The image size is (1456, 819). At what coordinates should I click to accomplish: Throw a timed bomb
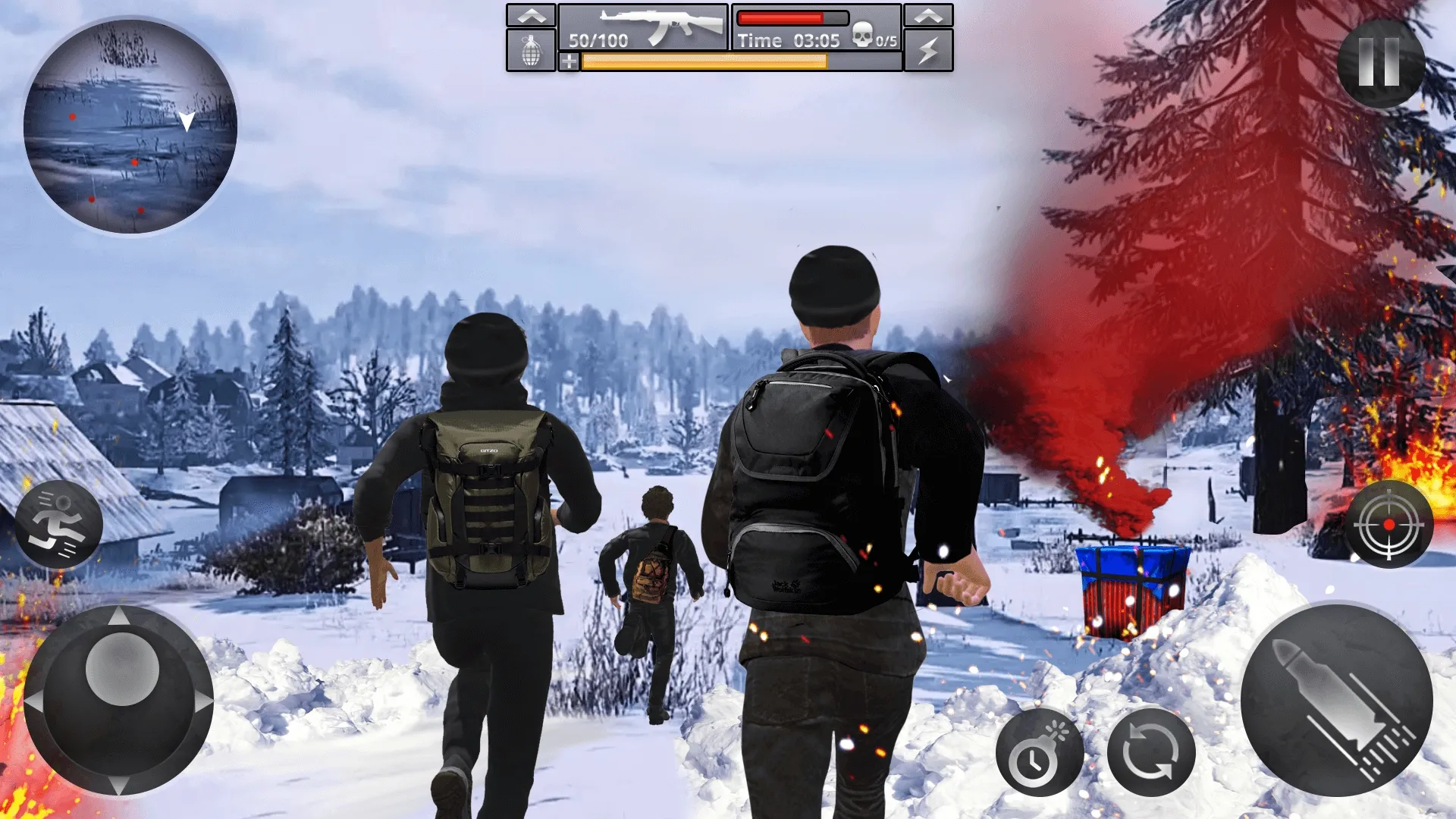(1040, 752)
